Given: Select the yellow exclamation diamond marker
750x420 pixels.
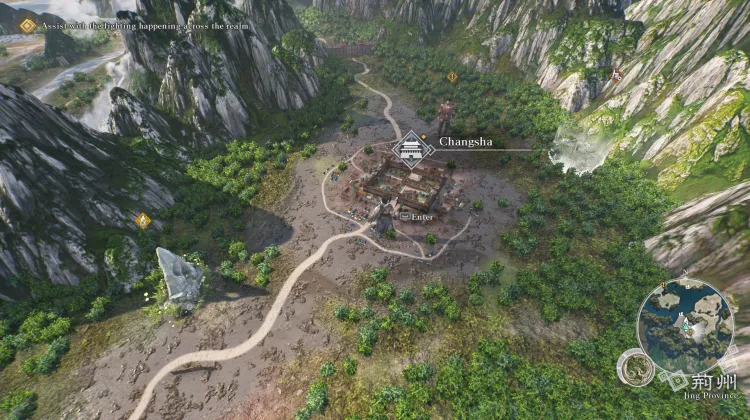Looking at the screenshot, I should click(x=452, y=76).
